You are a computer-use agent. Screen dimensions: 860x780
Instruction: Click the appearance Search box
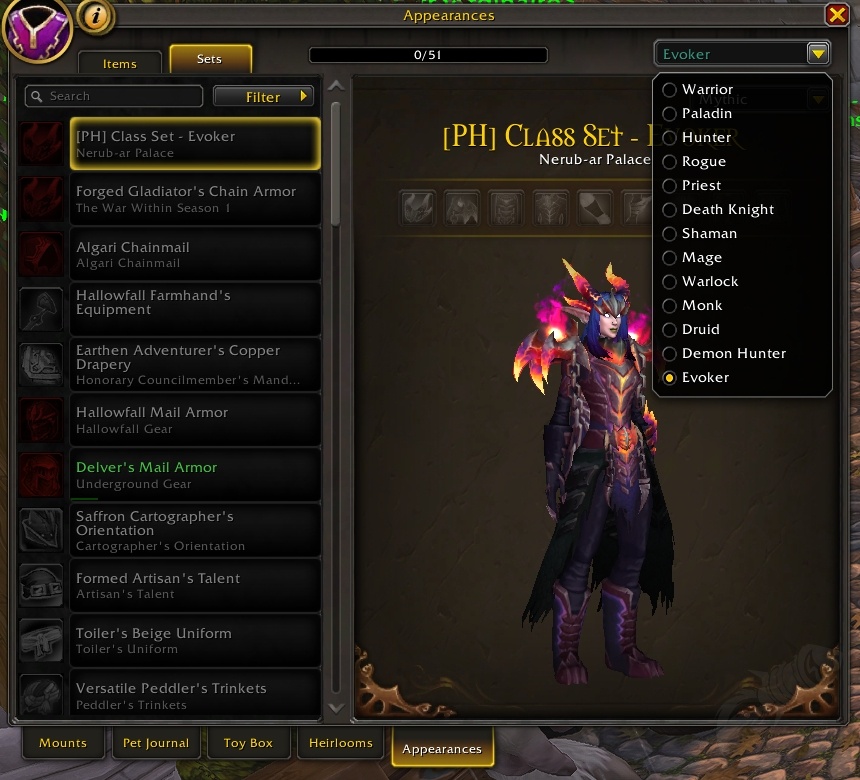115,97
